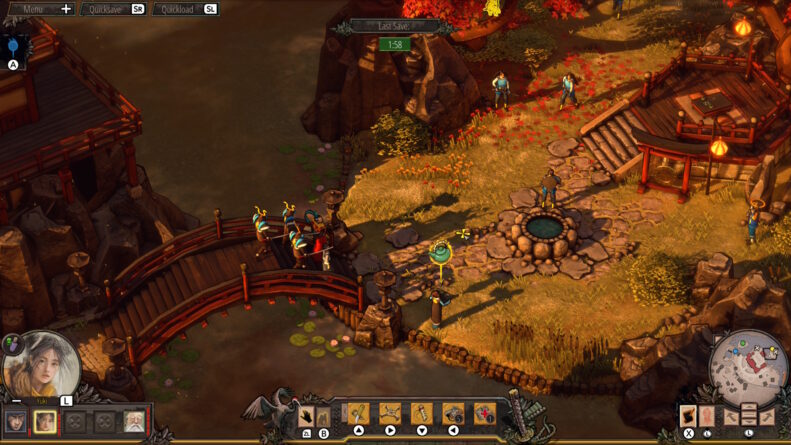This screenshot has width=791, height=445.
Task: Click the Quickload button
Action: click(185, 9)
